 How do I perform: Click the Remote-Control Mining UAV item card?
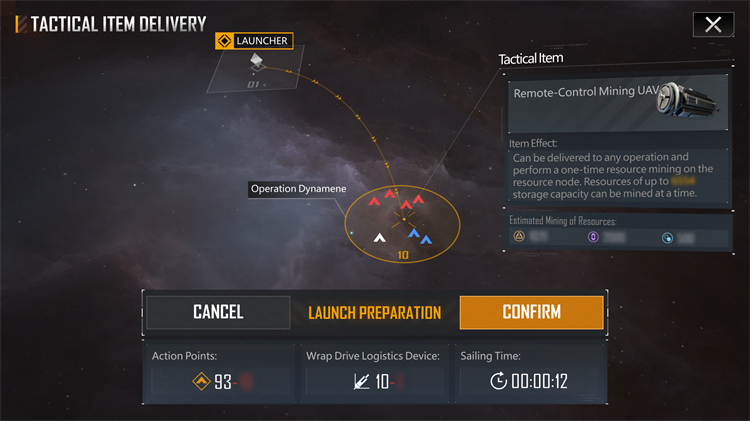[615, 102]
